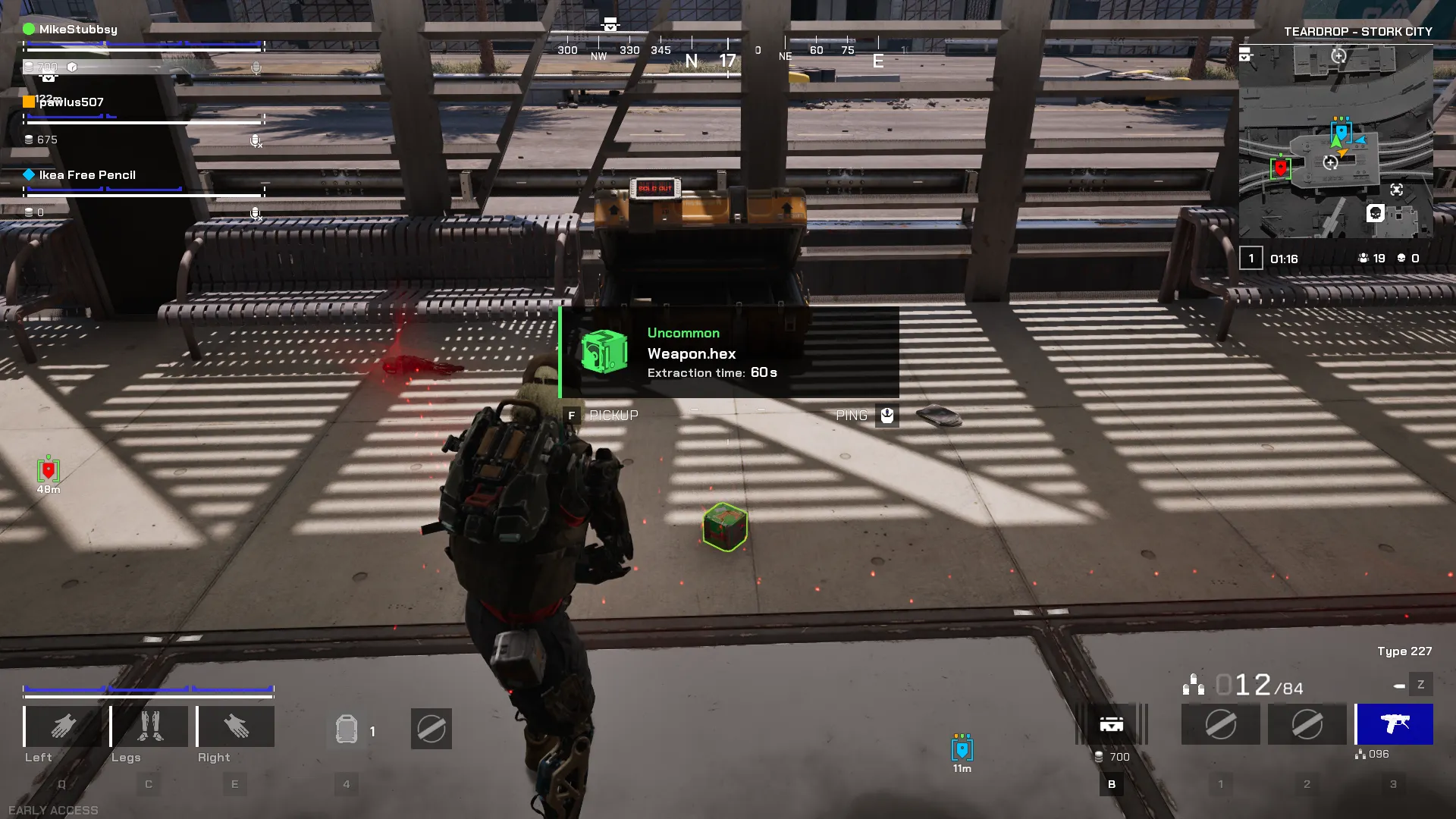Click the blue teammate waypoint marker 11m
Viewport: 1456px width, 819px height.
(962, 749)
